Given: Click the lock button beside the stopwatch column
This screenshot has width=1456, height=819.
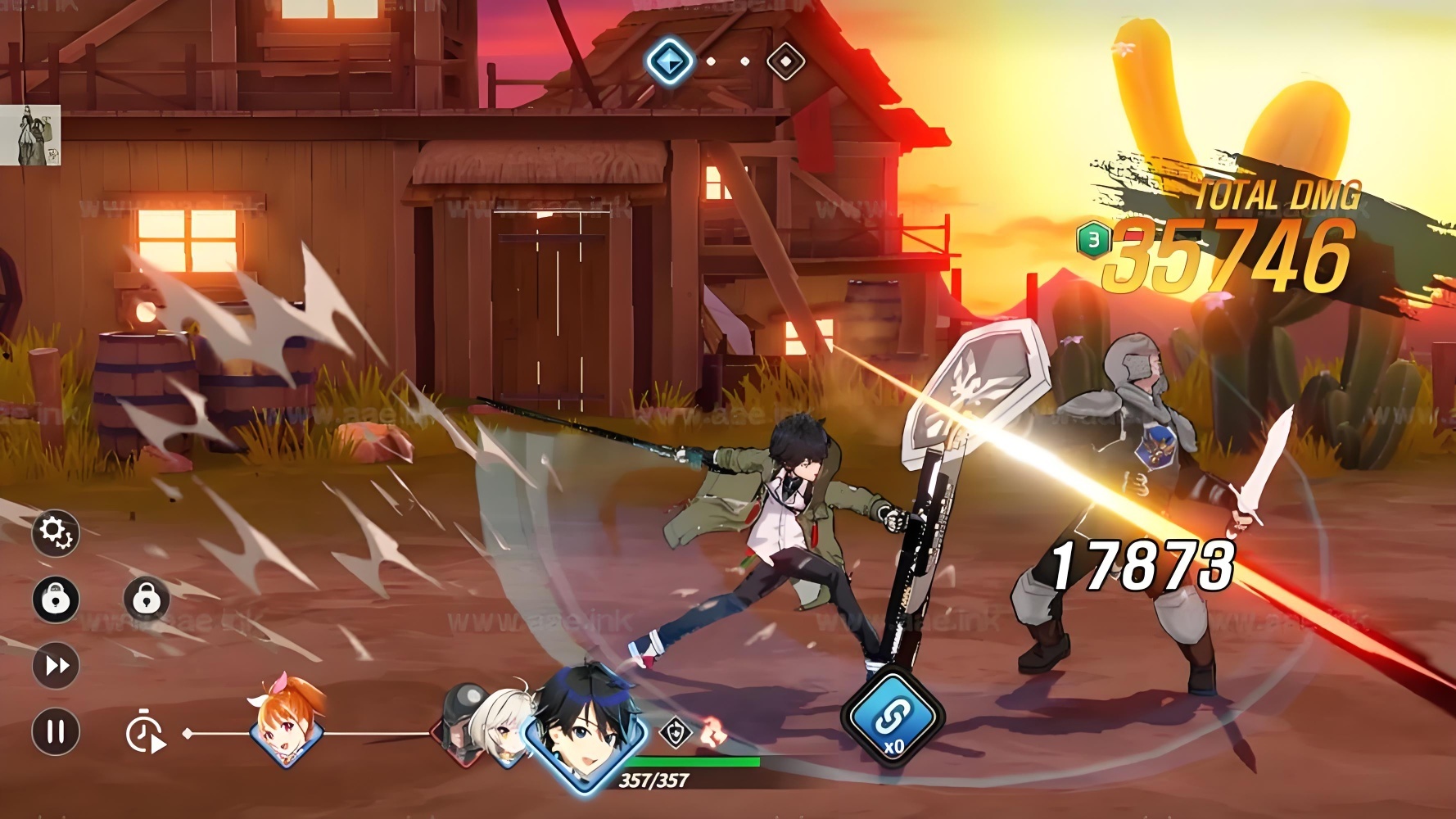Looking at the screenshot, I should 147,600.
